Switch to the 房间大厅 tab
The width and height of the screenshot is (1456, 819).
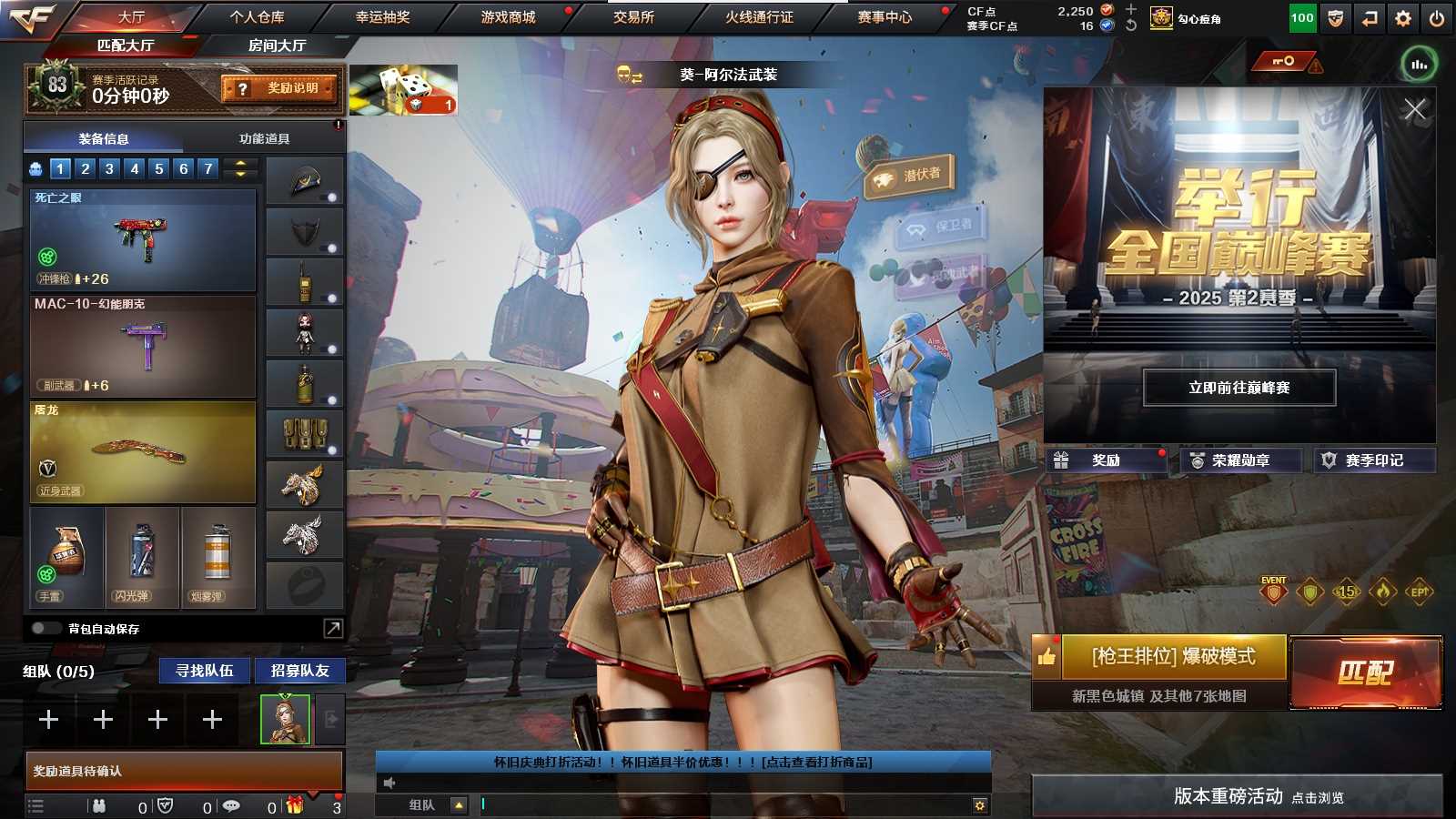point(277,45)
